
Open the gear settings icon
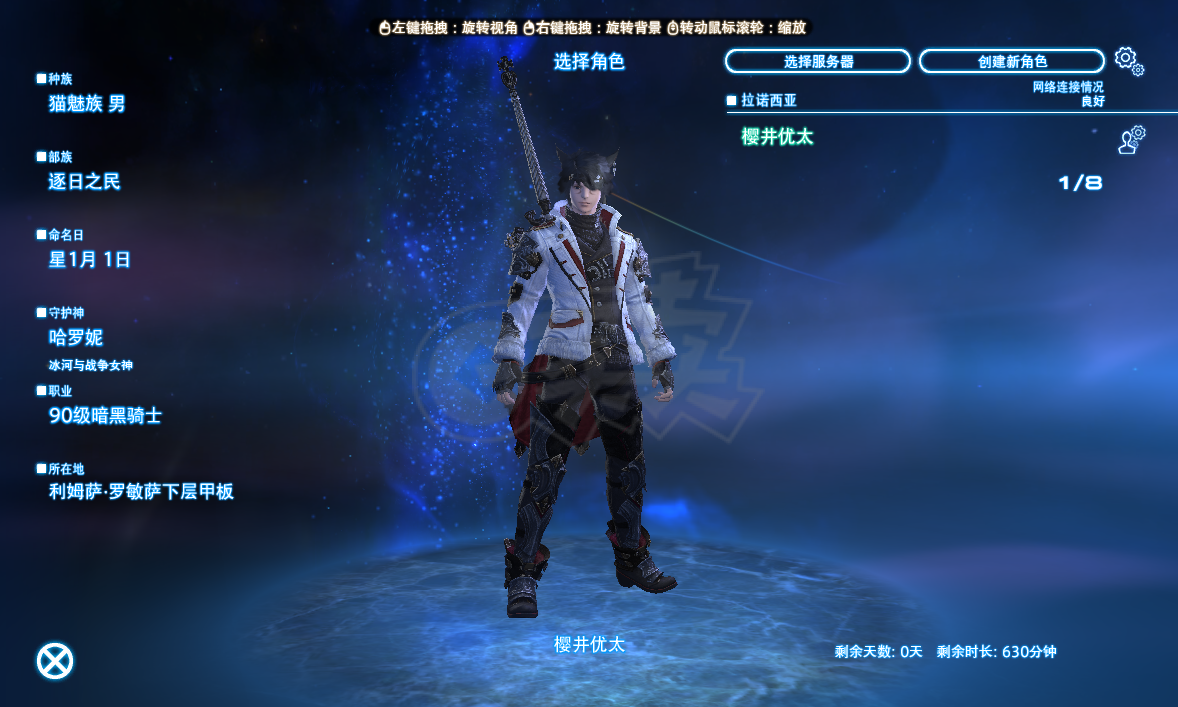1128,61
